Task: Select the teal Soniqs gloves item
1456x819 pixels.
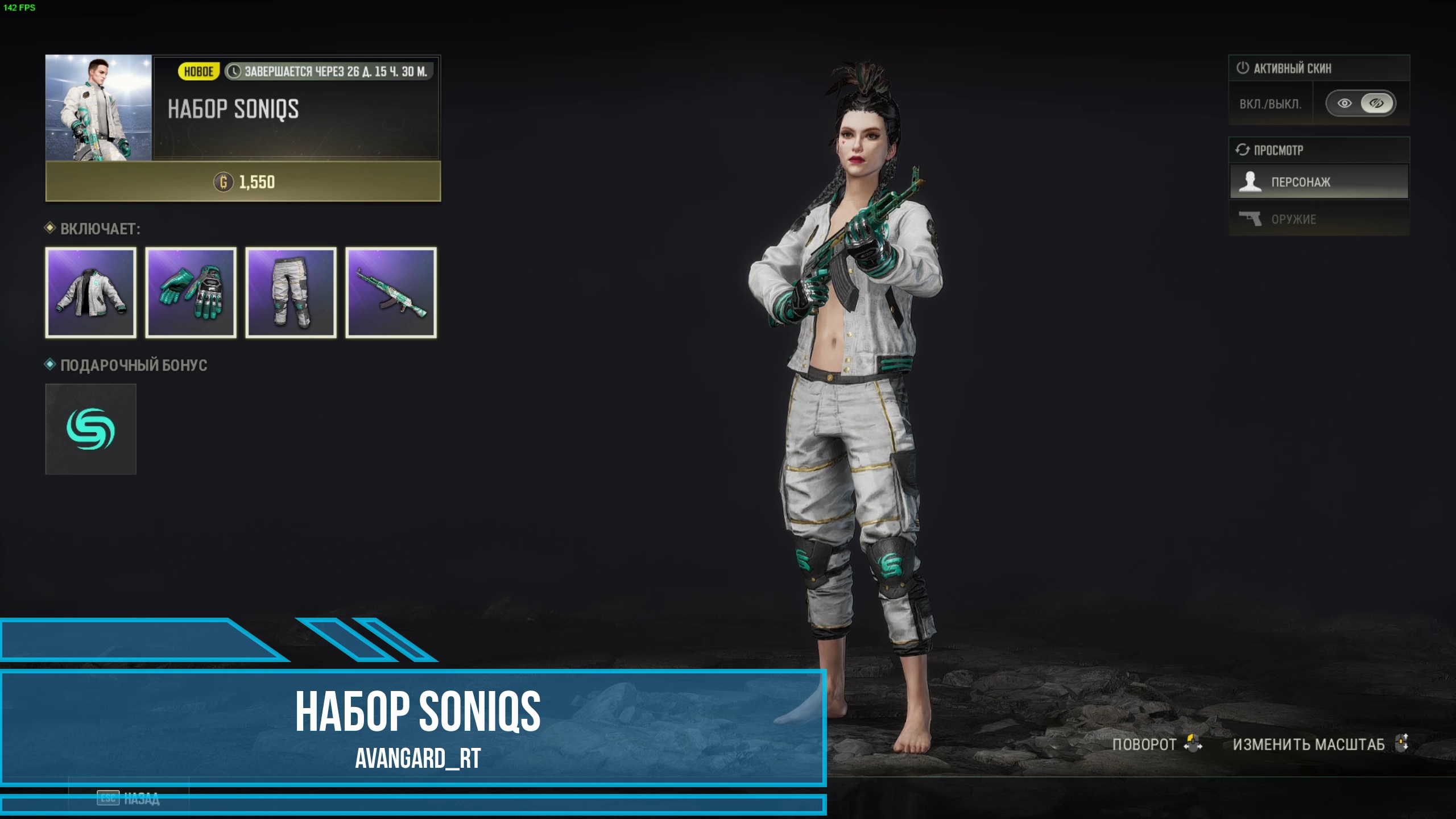Action: click(191, 293)
